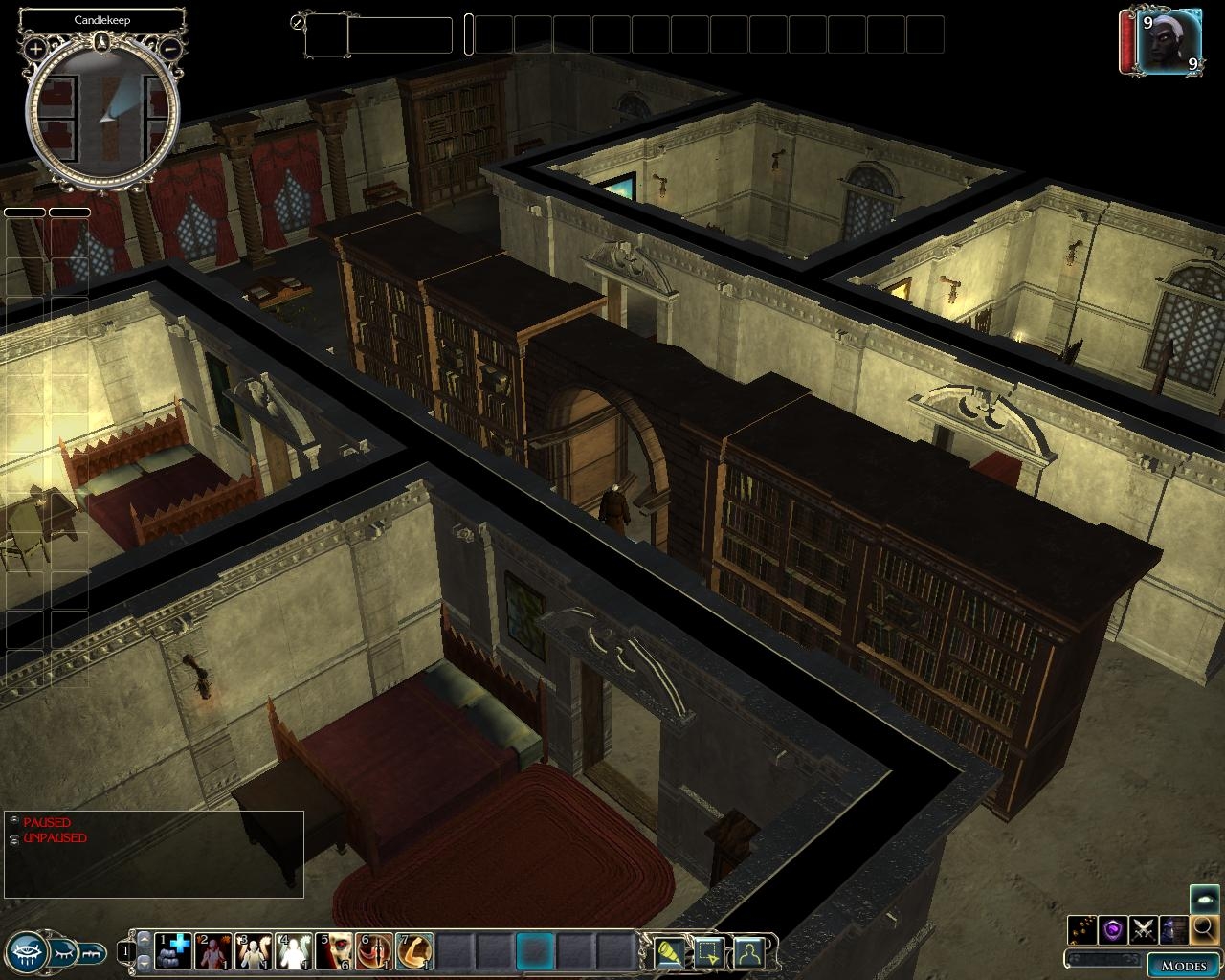Activate the marquee selection tool button
This screenshot has width=1225, height=980.
tap(707, 952)
